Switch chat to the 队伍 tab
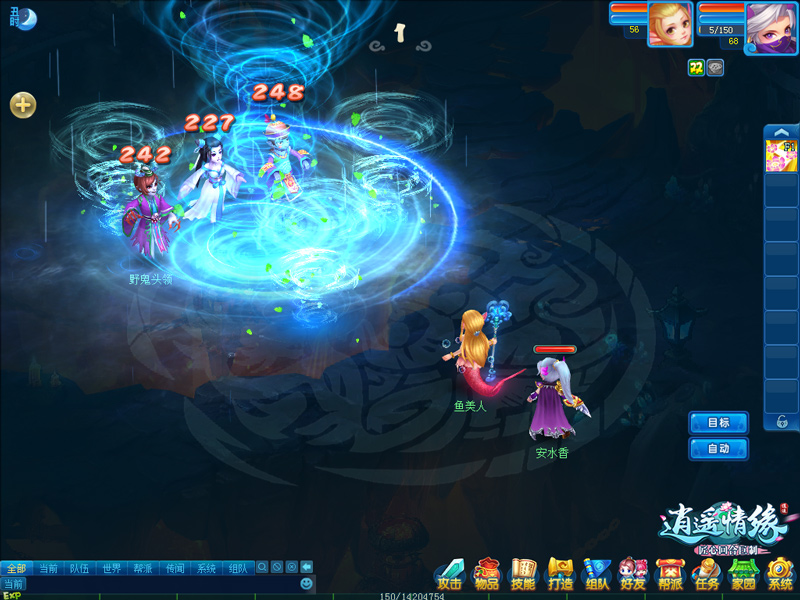The image size is (800, 600). [79, 568]
